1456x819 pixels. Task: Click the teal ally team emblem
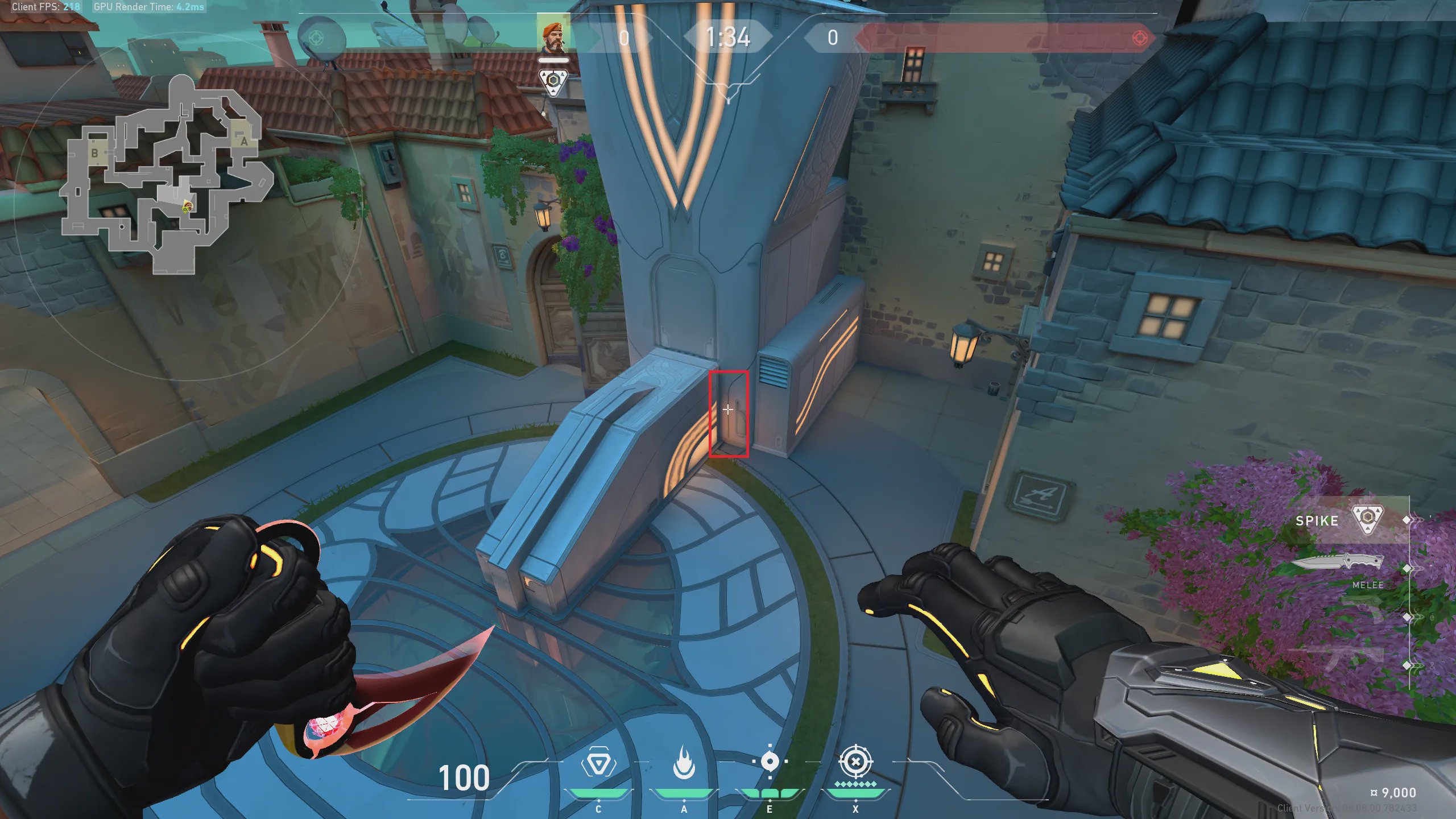click(x=316, y=38)
